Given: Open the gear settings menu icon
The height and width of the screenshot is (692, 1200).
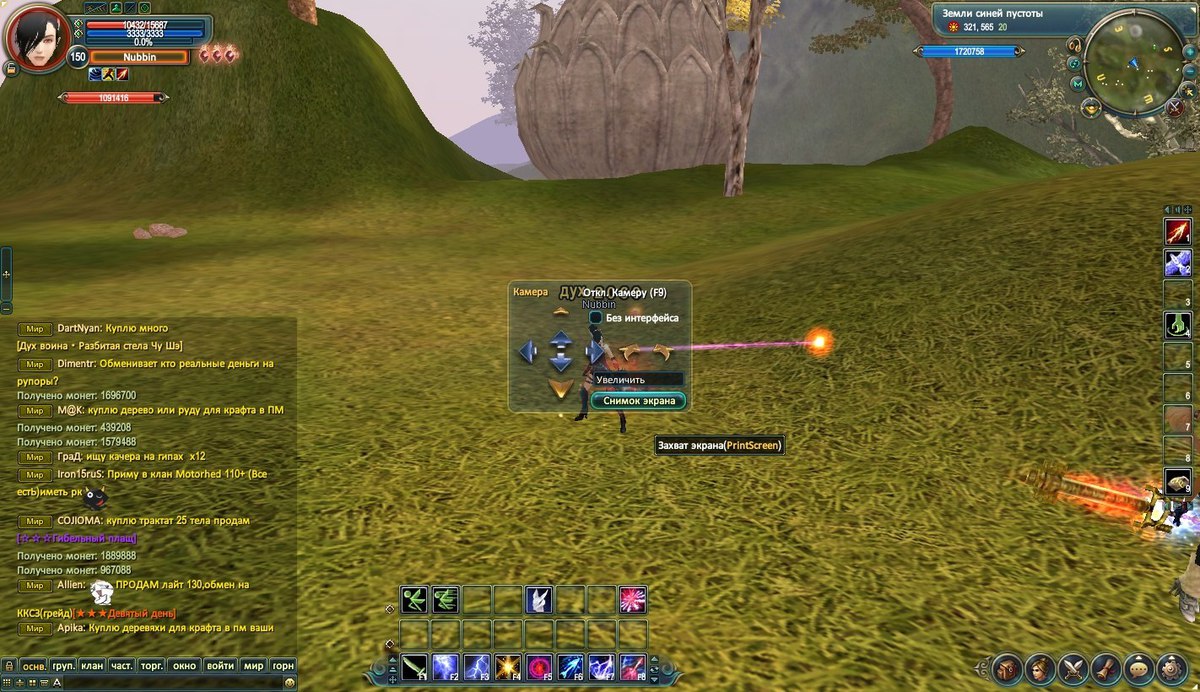Looking at the screenshot, I should coord(1171,669).
